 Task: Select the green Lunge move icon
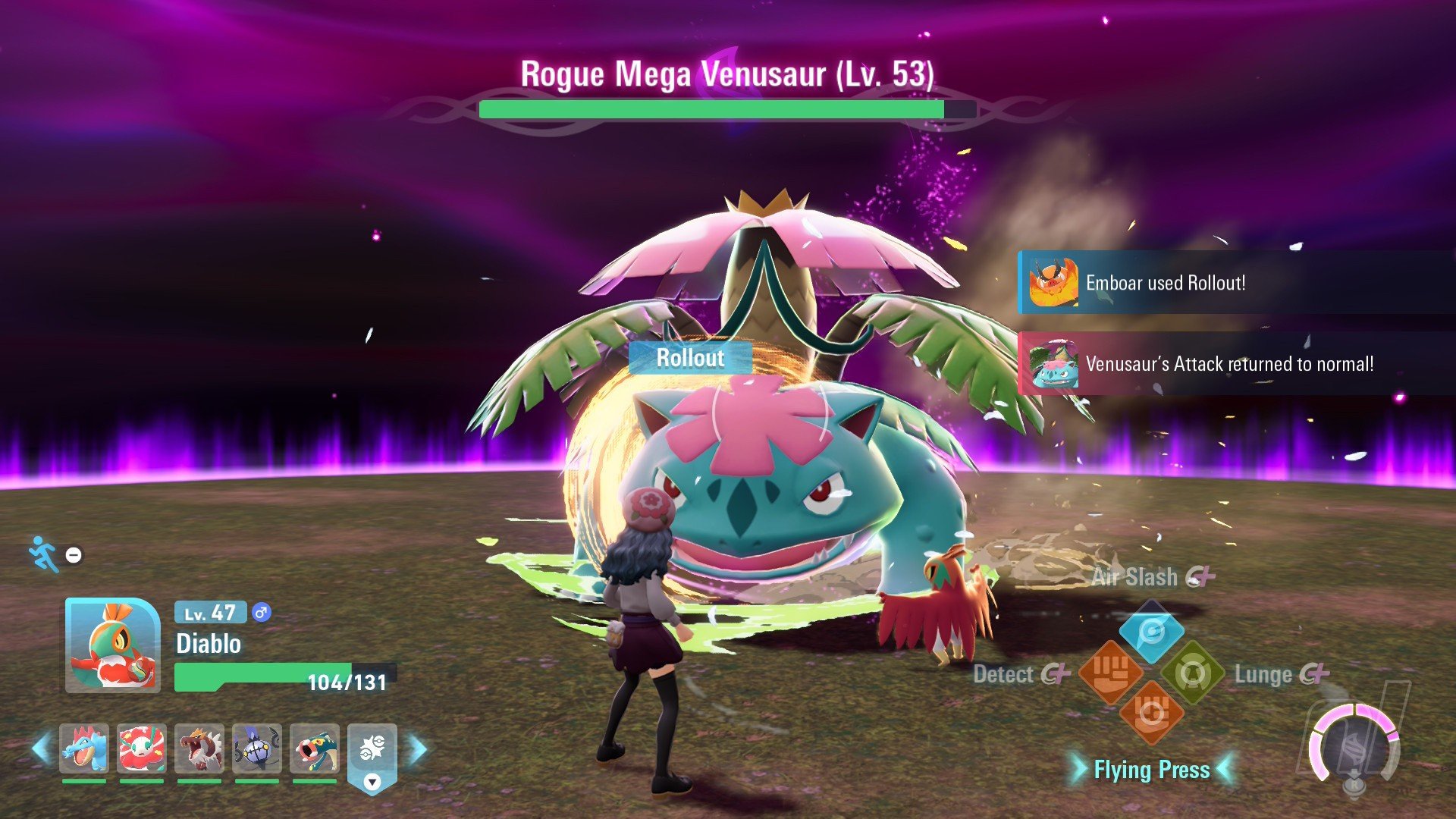point(1193,673)
